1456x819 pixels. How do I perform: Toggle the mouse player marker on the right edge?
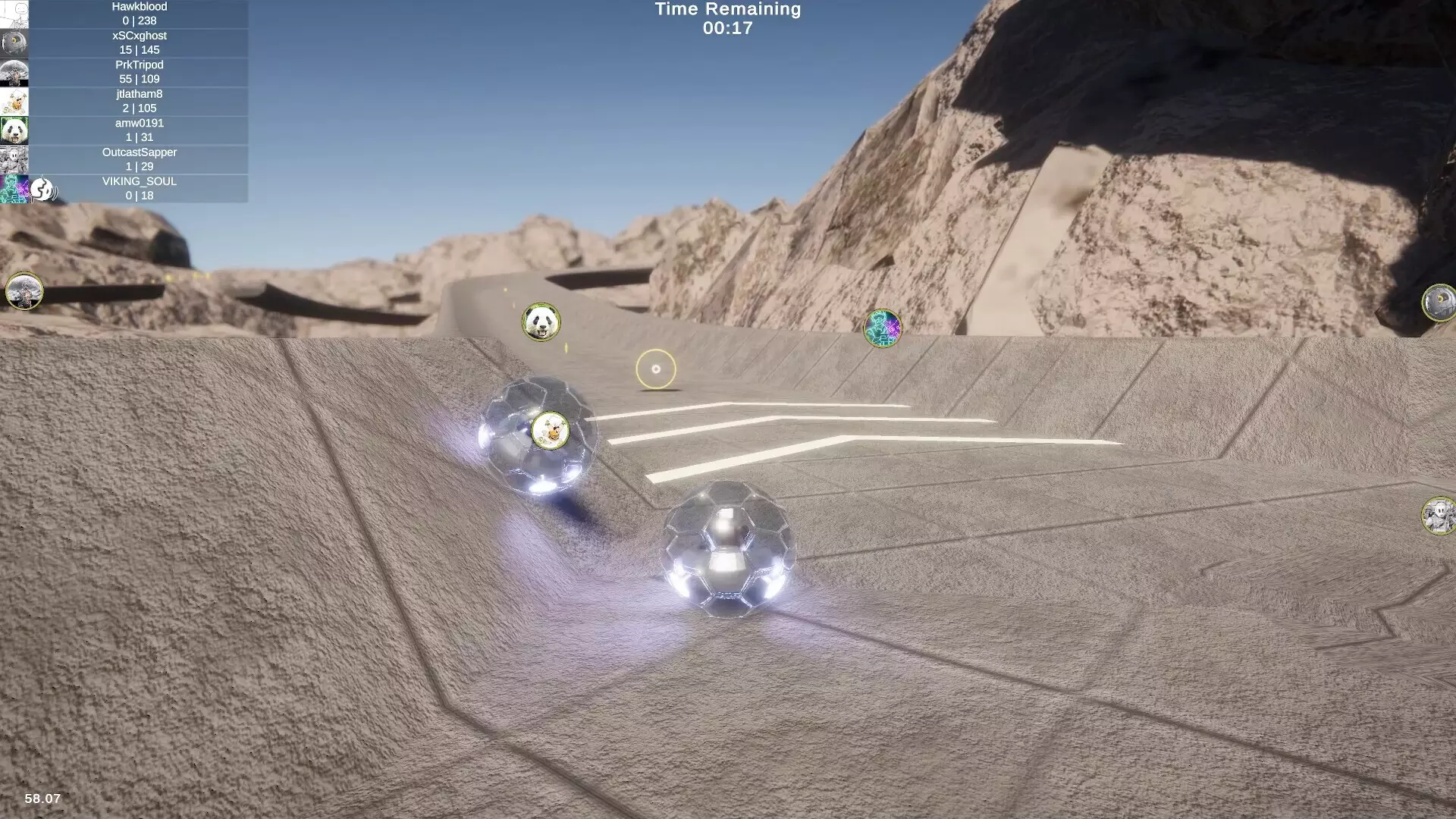pos(1436,514)
